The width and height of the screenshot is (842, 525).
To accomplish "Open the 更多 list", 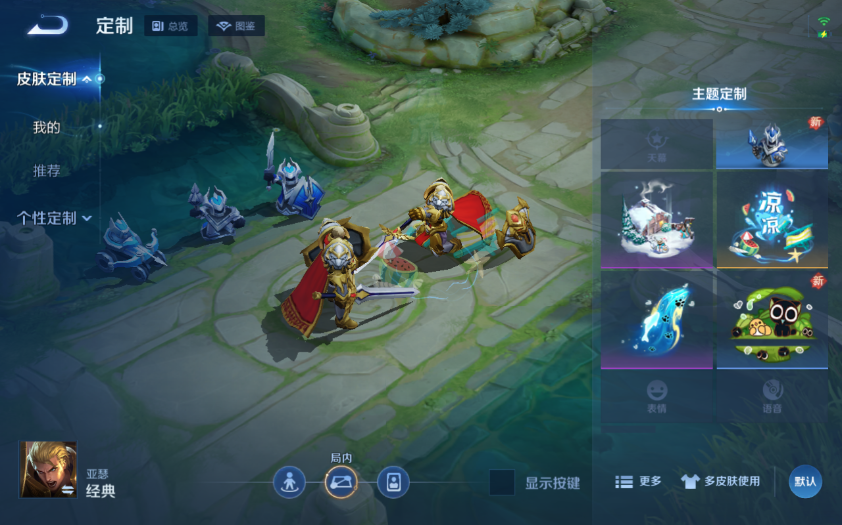I will 638,481.
